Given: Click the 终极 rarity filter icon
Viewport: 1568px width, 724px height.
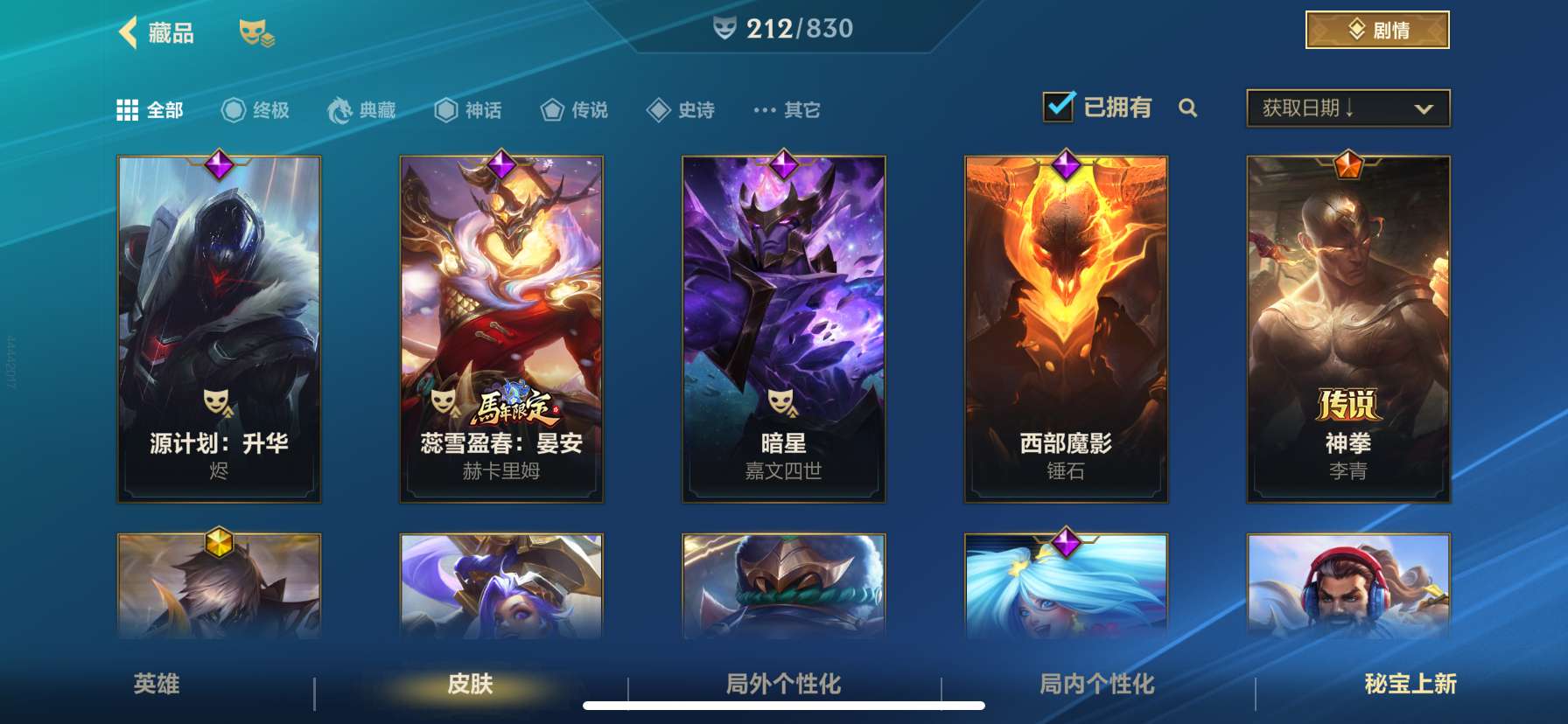Looking at the screenshot, I should coord(232,110).
